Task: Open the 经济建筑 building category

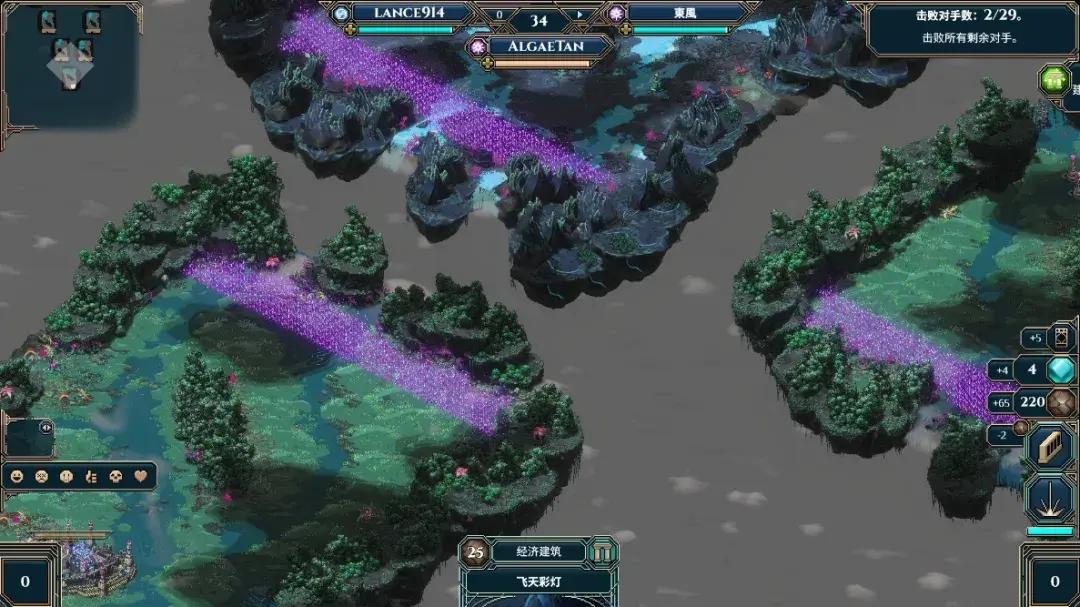Action: (x=540, y=551)
